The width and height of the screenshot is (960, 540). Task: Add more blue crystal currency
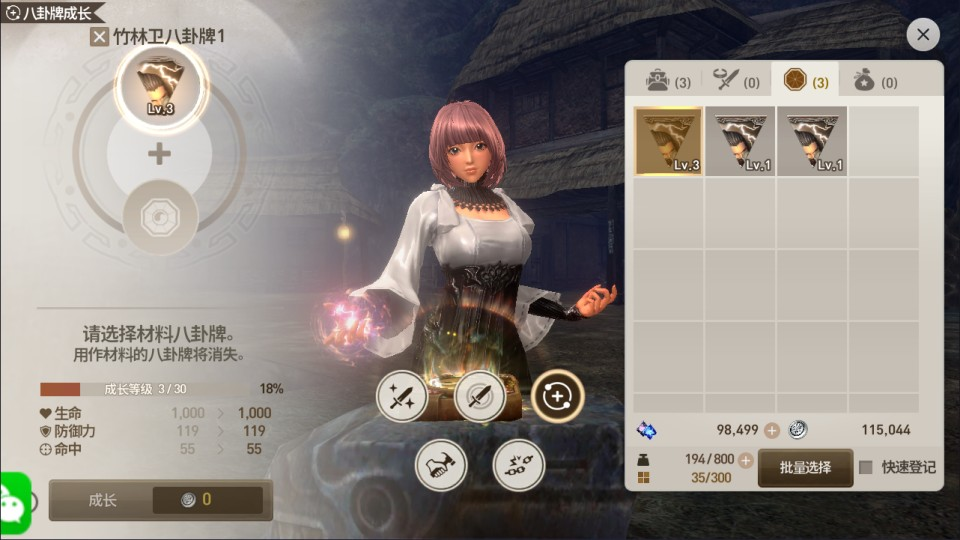coord(771,430)
